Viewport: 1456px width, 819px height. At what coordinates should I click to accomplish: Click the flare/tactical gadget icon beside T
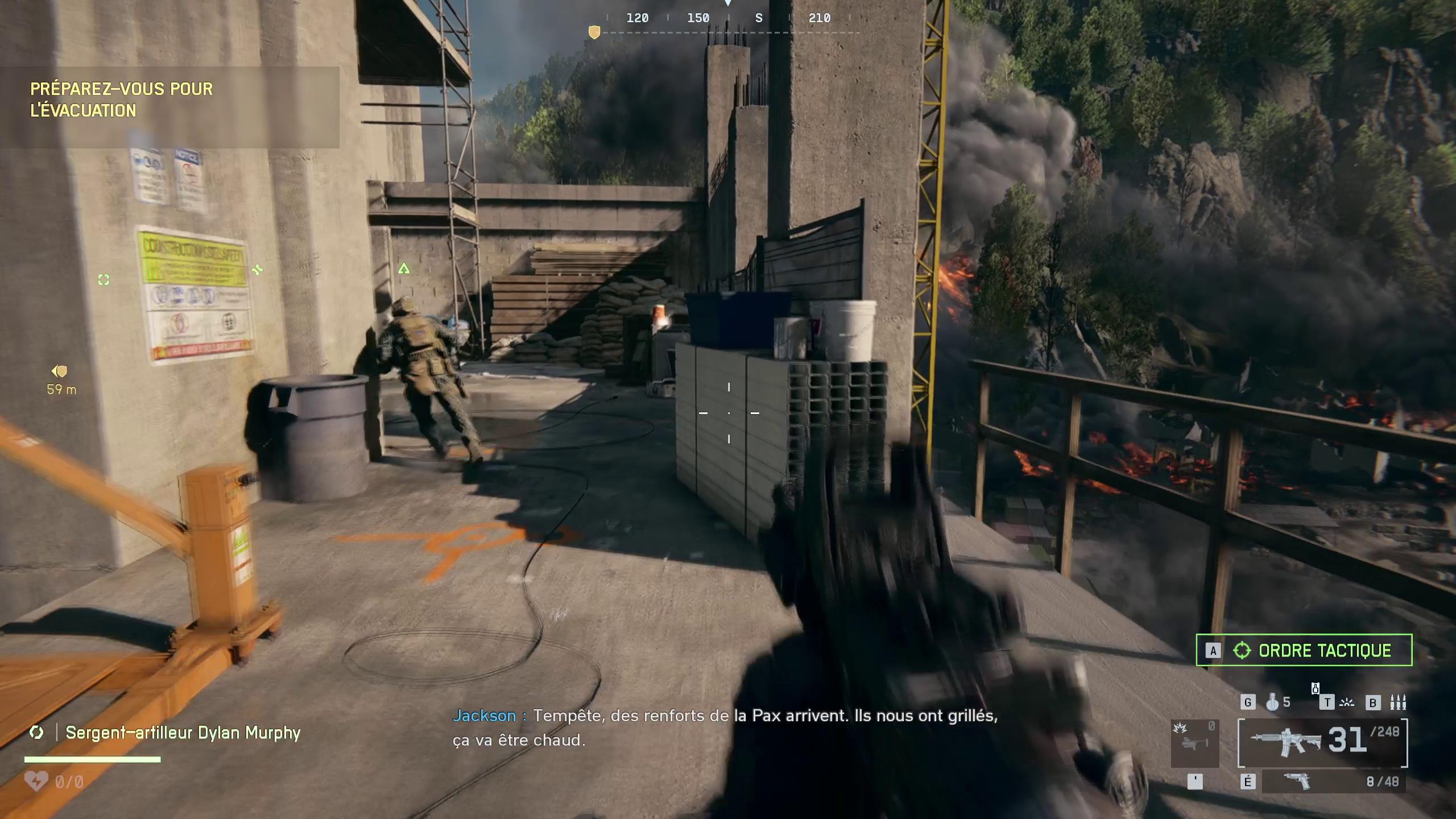1347,703
